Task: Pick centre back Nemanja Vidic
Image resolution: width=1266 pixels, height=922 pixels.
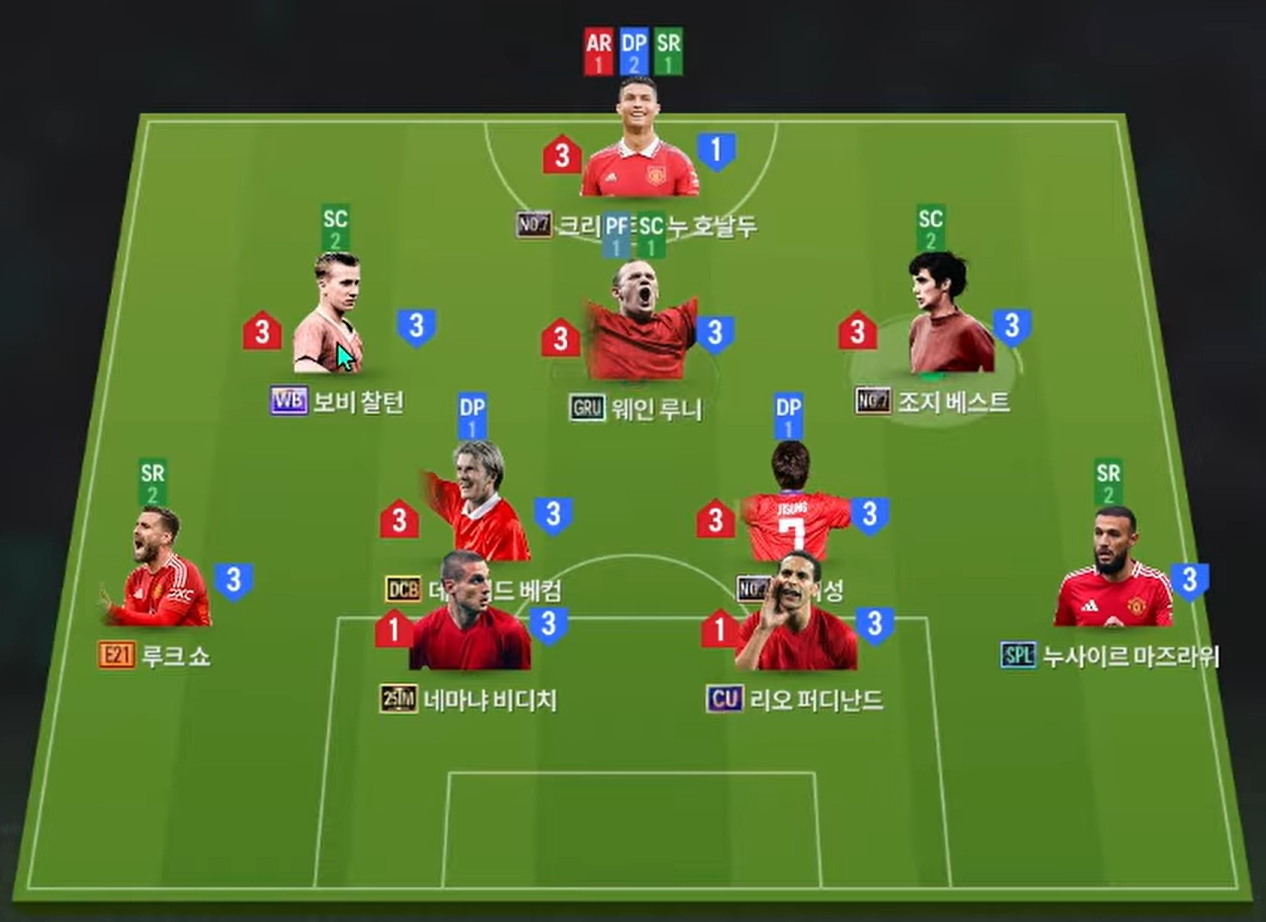Action: click(468, 615)
